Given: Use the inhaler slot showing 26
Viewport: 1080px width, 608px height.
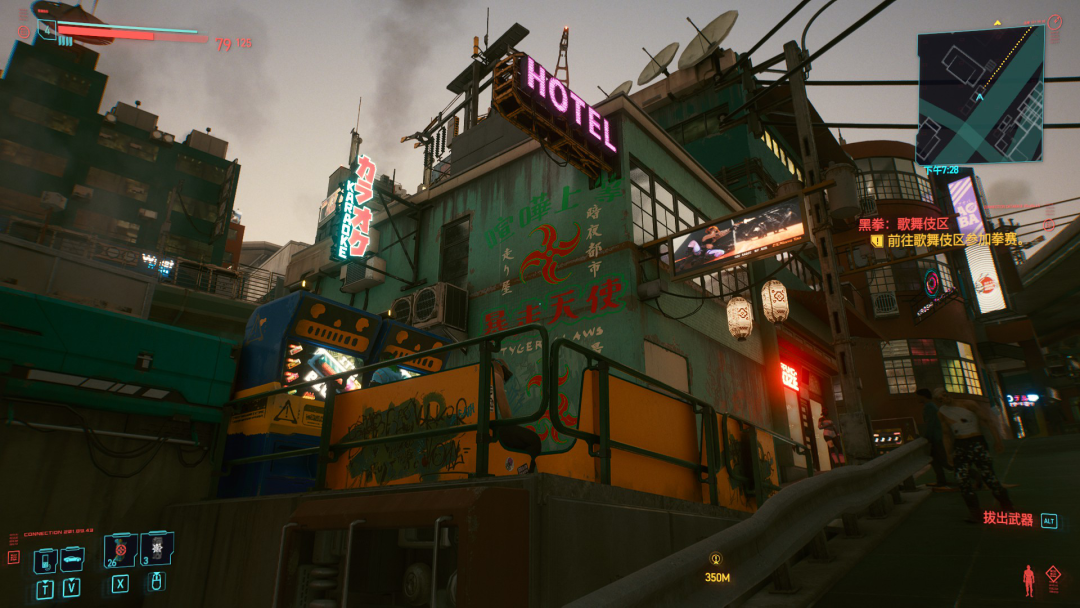Looking at the screenshot, I should [120, 550].
